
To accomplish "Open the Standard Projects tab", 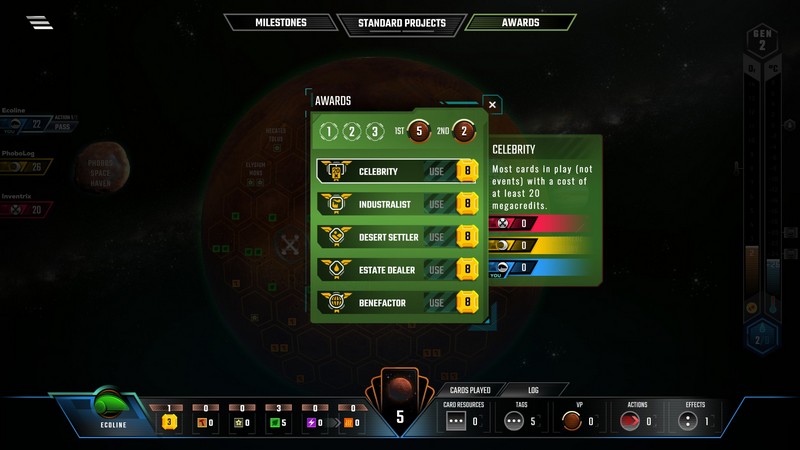I will click(x=399, y=22).
